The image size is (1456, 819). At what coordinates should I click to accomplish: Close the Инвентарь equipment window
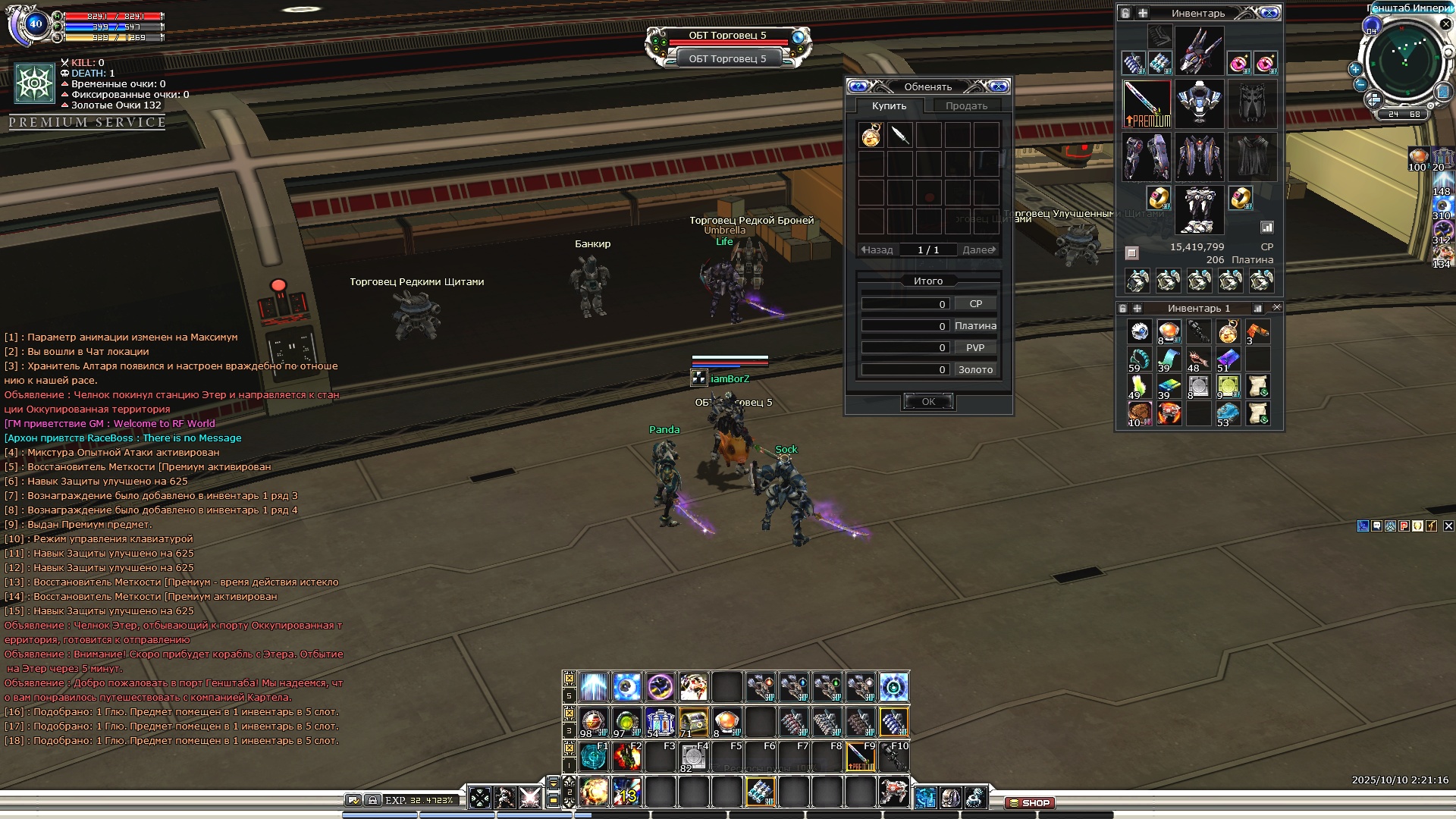coord(1269,13)
